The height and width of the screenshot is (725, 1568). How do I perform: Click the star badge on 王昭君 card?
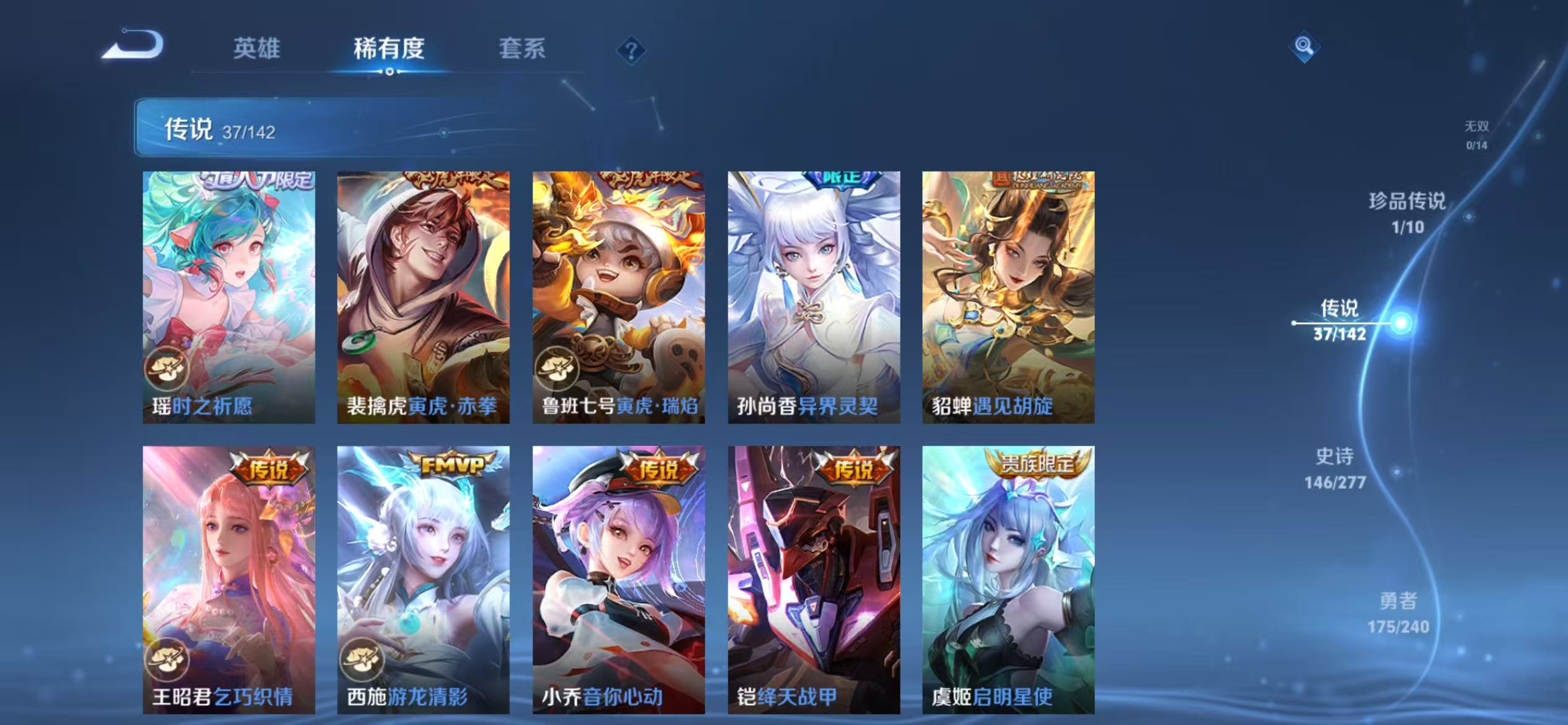click(169, 660)
